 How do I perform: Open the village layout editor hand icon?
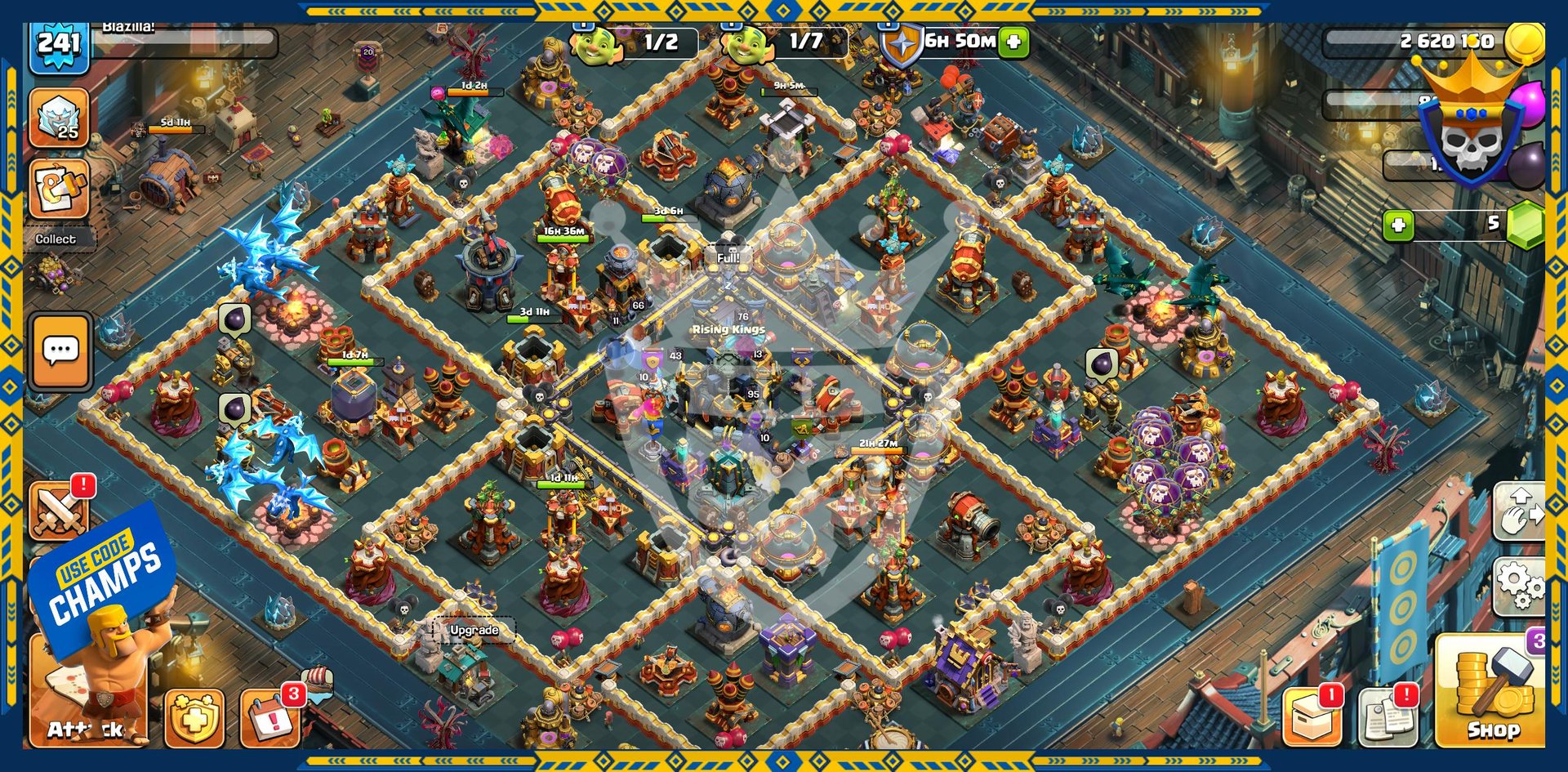click(1521, 512)
